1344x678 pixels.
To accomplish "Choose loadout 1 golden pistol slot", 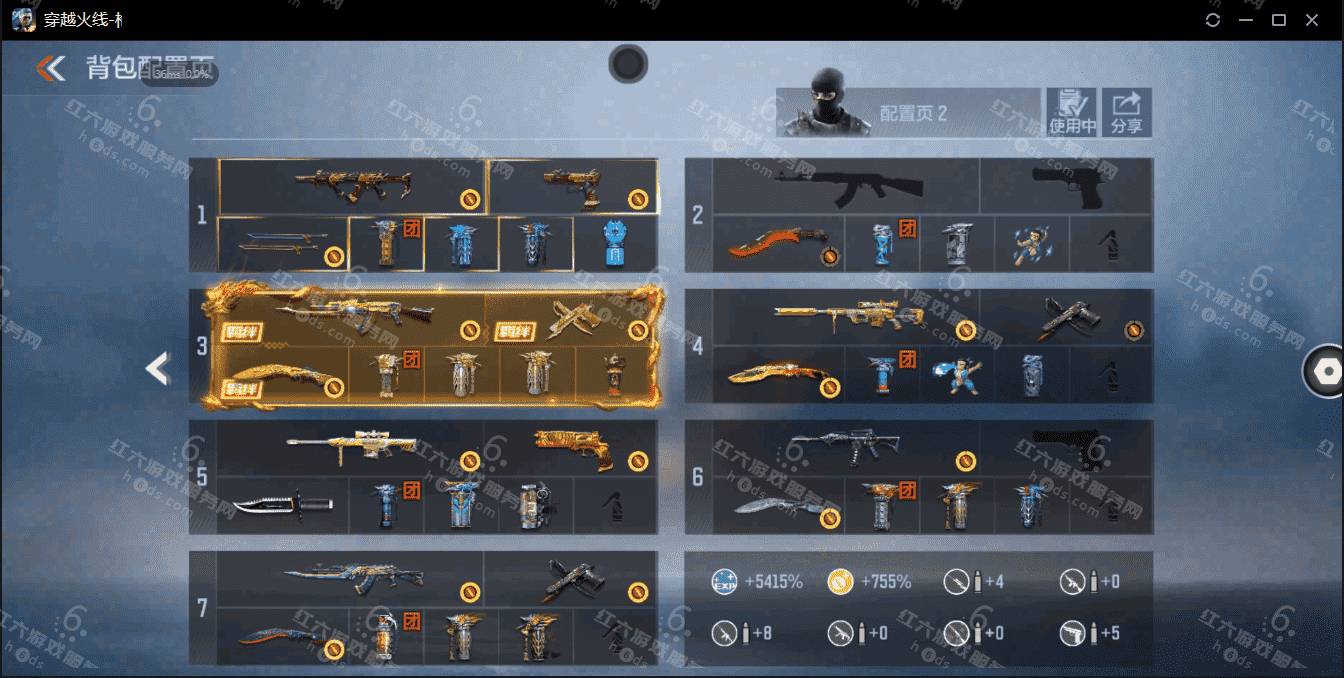I will click(x=573, y=185).
